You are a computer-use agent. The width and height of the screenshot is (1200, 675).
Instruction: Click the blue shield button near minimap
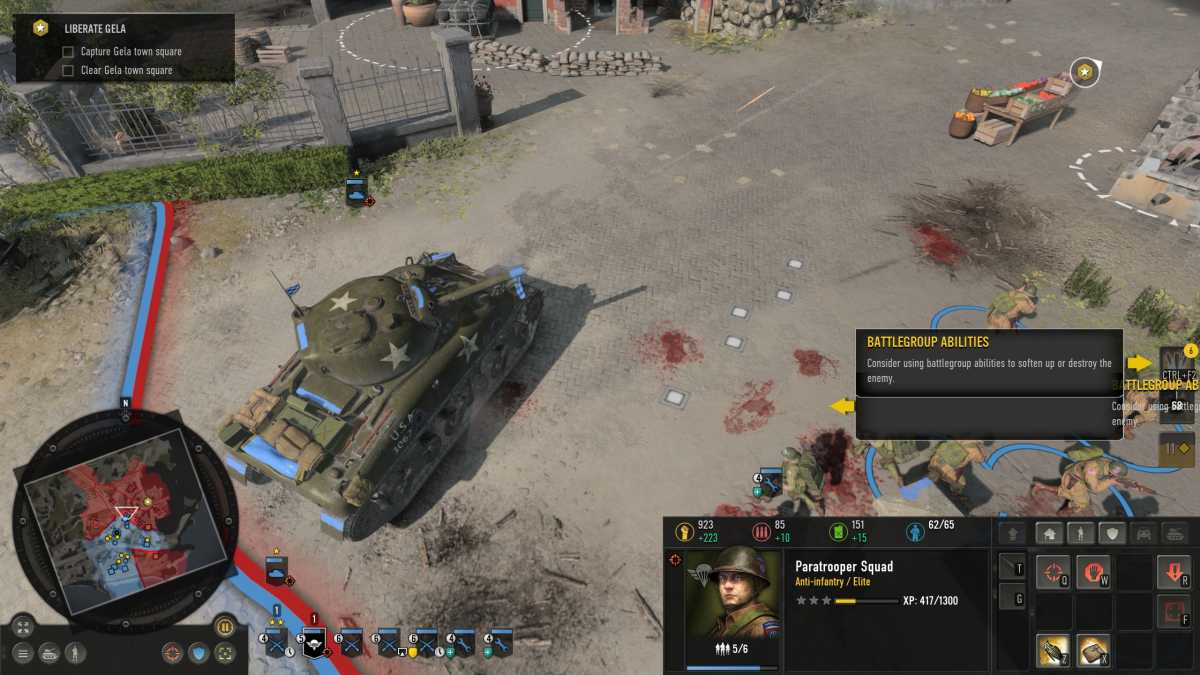pyautogui.click(x=199, y=653)
